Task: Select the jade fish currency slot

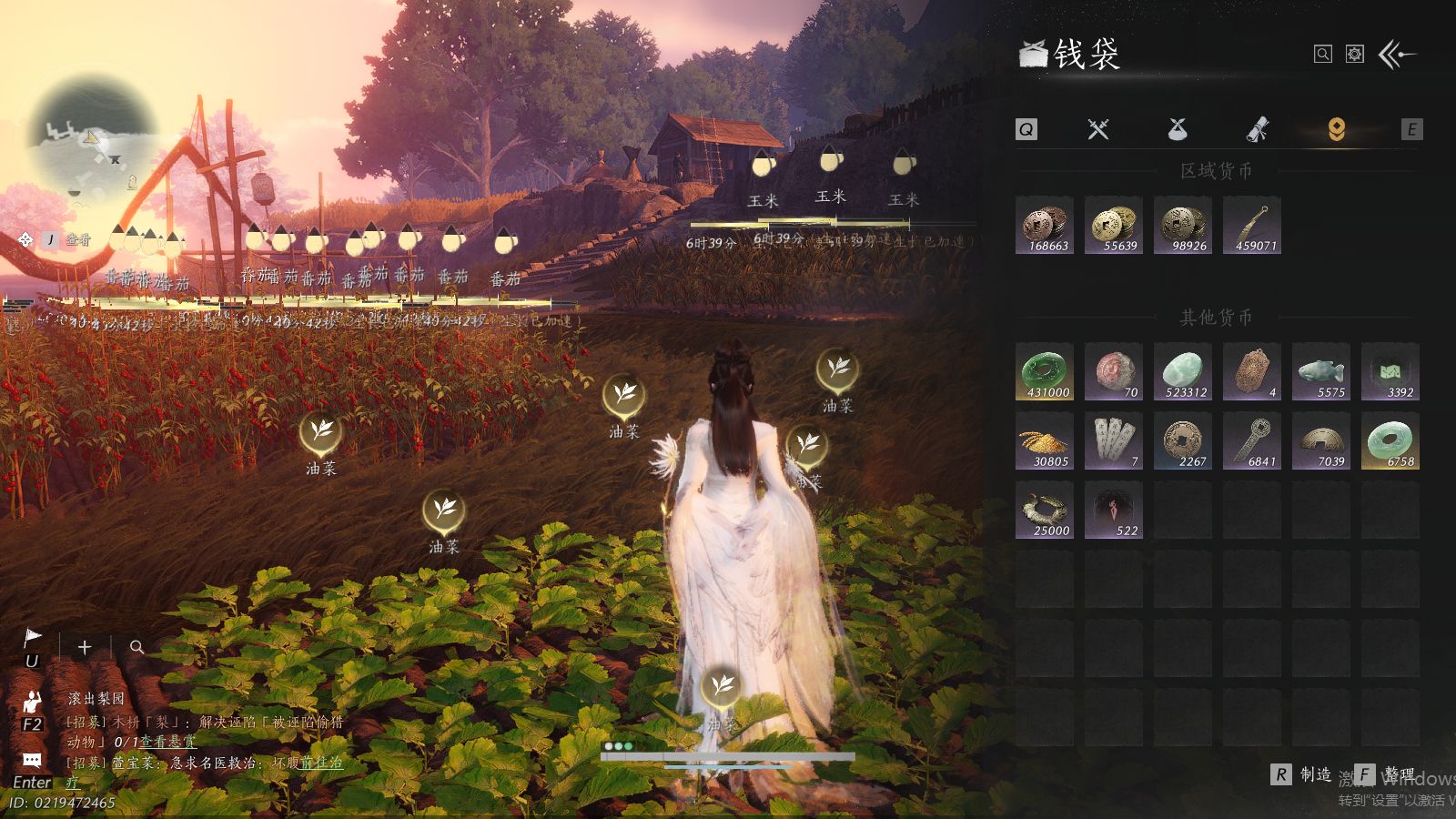Action: point(1321,371)
